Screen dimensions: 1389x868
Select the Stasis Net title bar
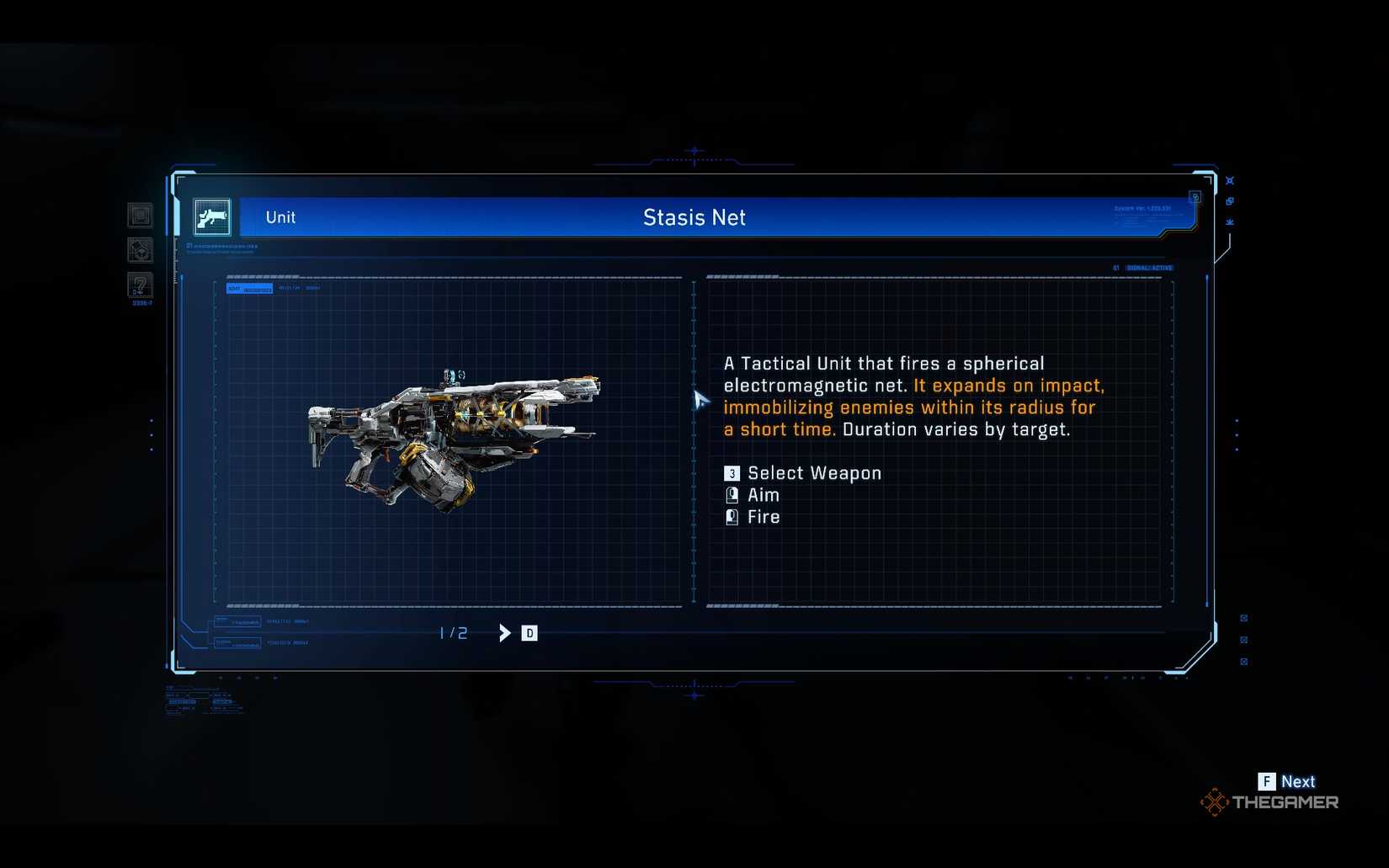[x=694, y=217]
